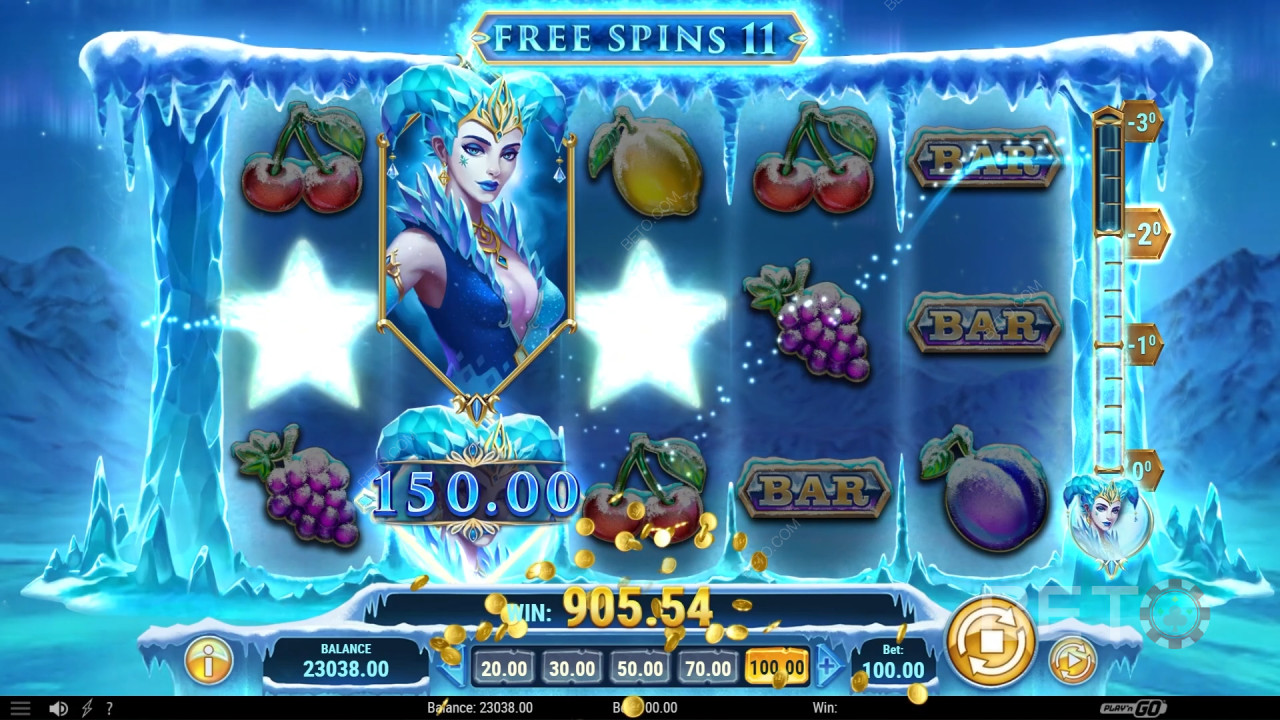Click the large gold spin button
This screenshot has width=1280, height=720.
989,641
